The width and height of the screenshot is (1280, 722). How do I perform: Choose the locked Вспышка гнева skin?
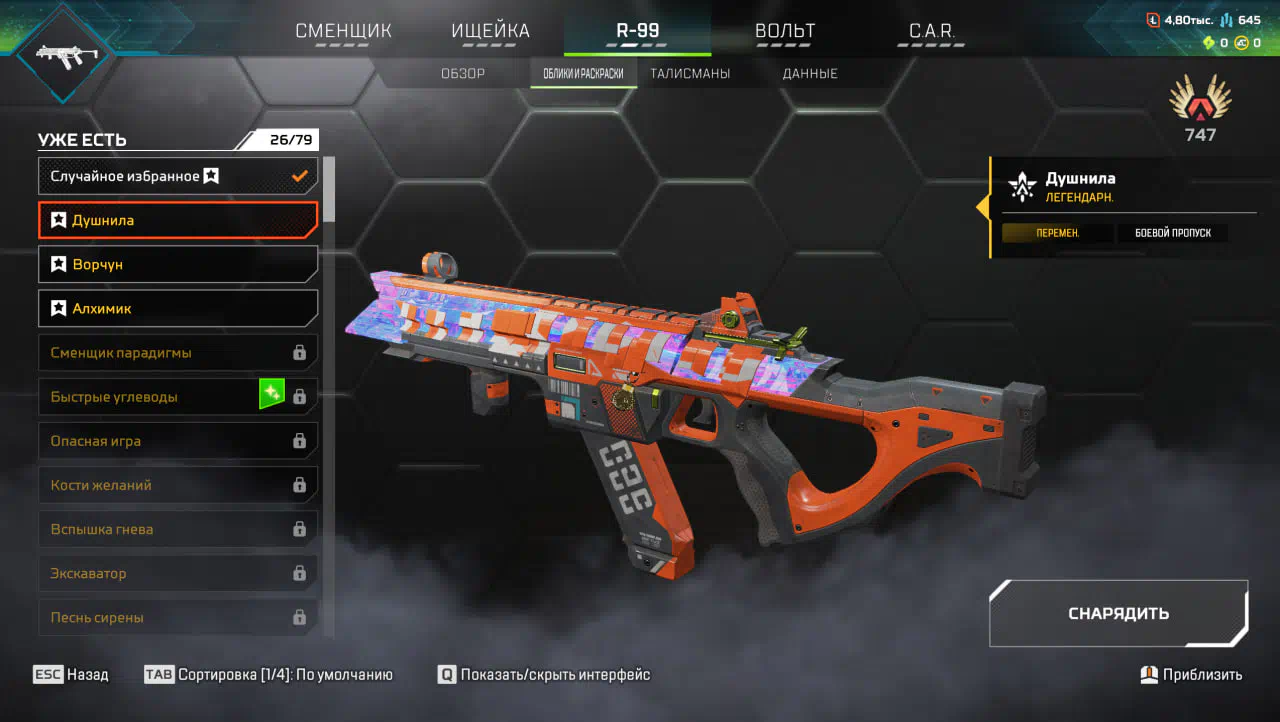point(178,529)
